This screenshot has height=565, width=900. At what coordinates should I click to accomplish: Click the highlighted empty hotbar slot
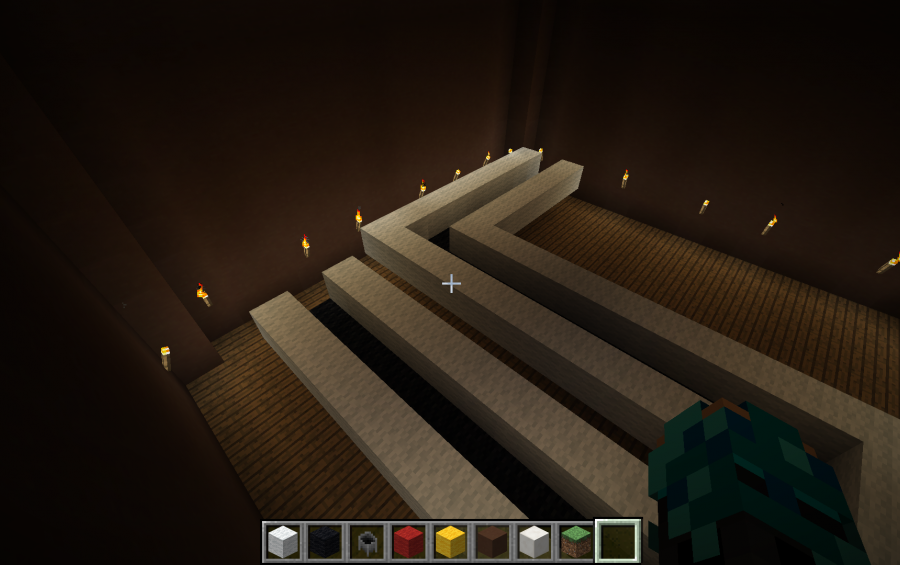coord(618,542)
